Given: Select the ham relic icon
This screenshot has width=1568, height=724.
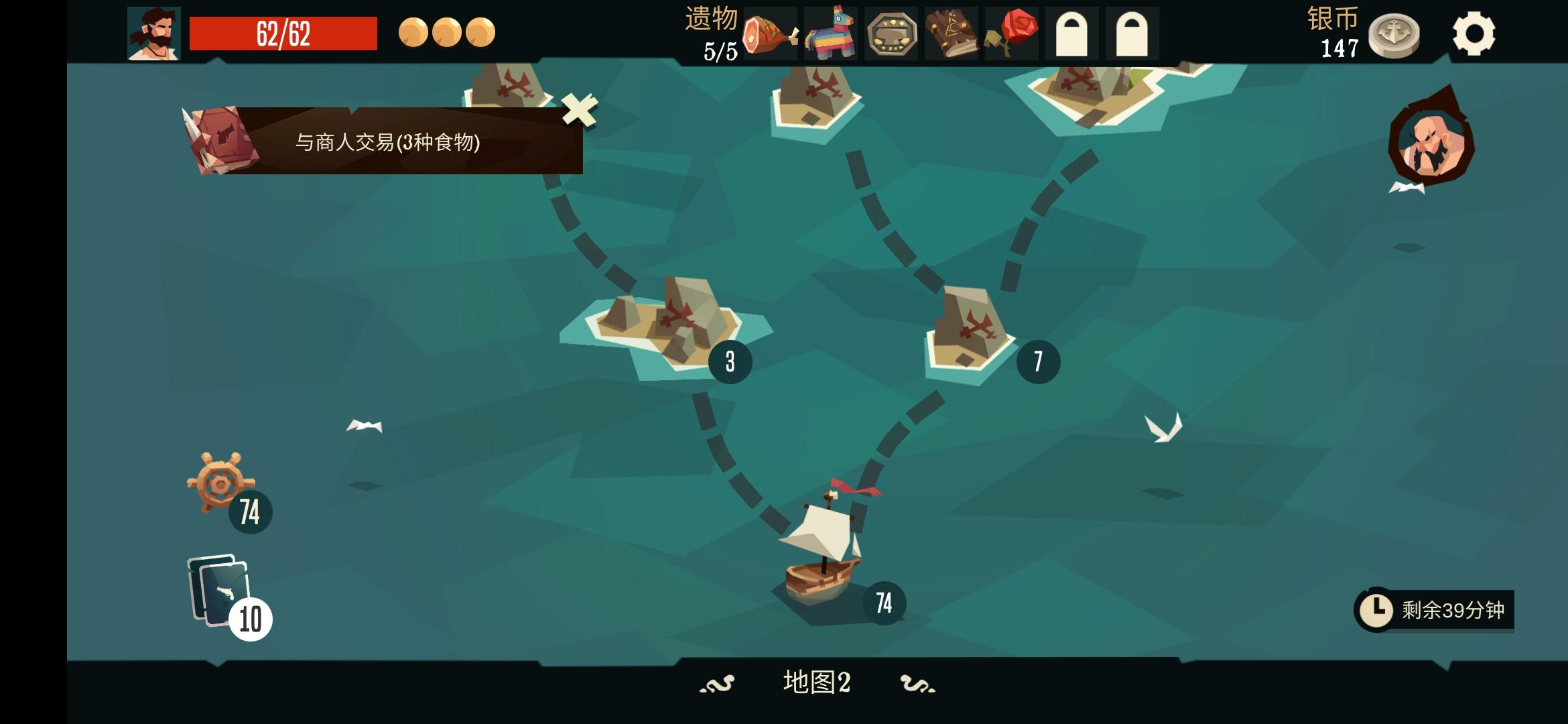Looking at the screenshot, I should tap(769, 32).
